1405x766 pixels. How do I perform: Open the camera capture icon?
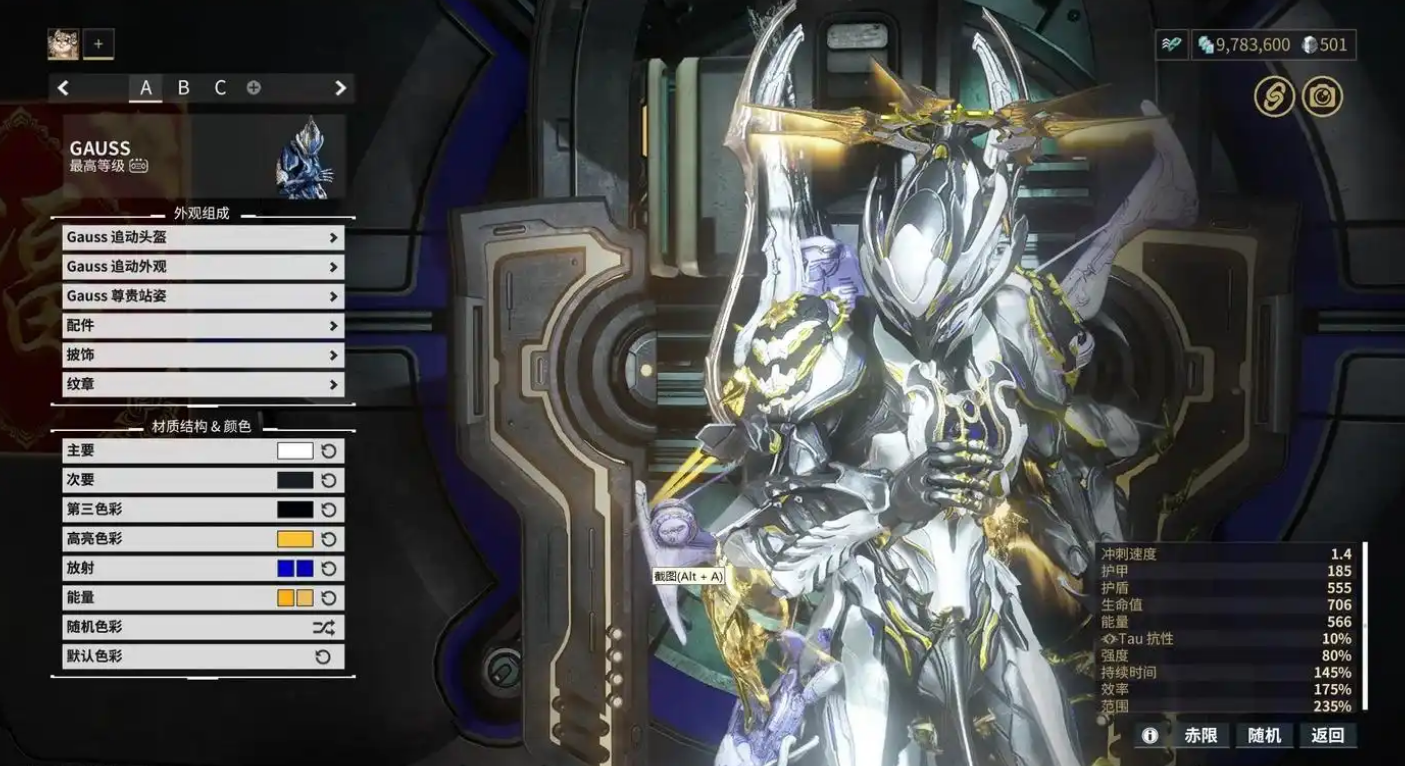click(x=1322, y=97)
